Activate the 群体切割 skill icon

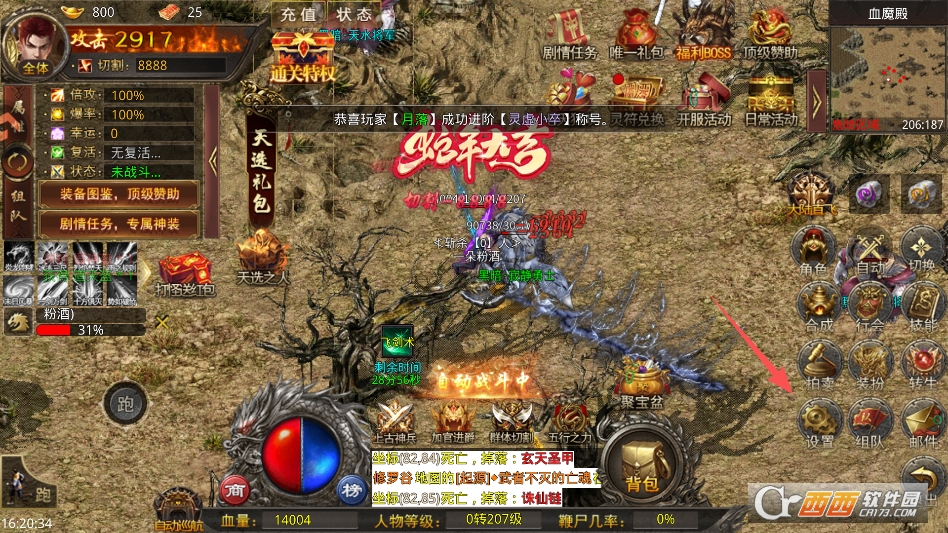pyautogui.click(x=512, y=418)
